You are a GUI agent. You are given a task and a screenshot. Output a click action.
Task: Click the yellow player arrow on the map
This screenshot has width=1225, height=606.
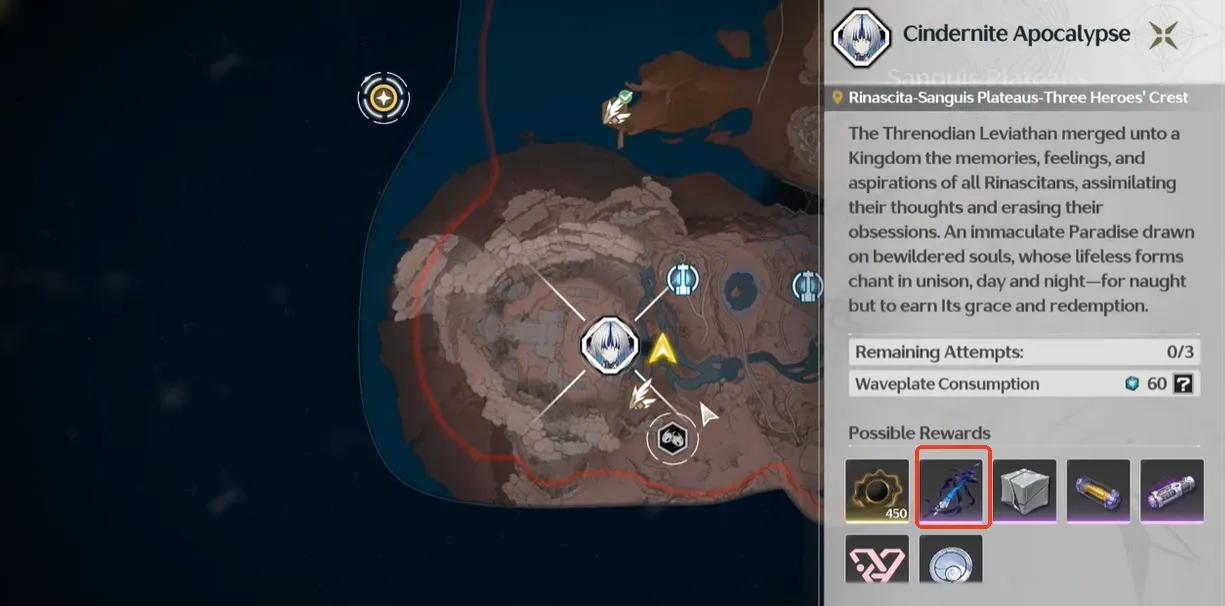[x=661, y=349]
